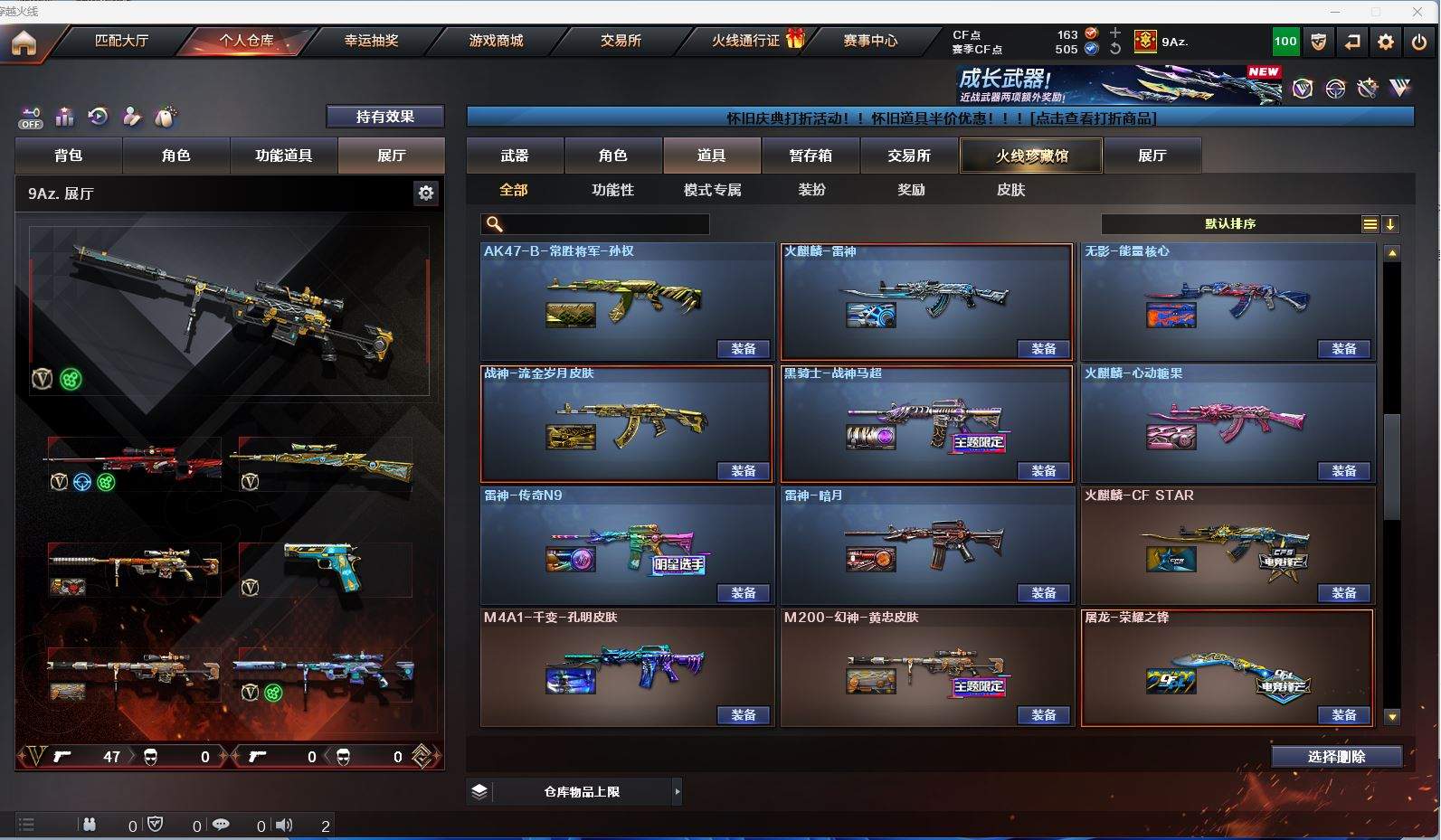Open the 匹配大厅 matchmaking lobby
The height and width of the screenshot is (840, 1441).
click(121, 41)
